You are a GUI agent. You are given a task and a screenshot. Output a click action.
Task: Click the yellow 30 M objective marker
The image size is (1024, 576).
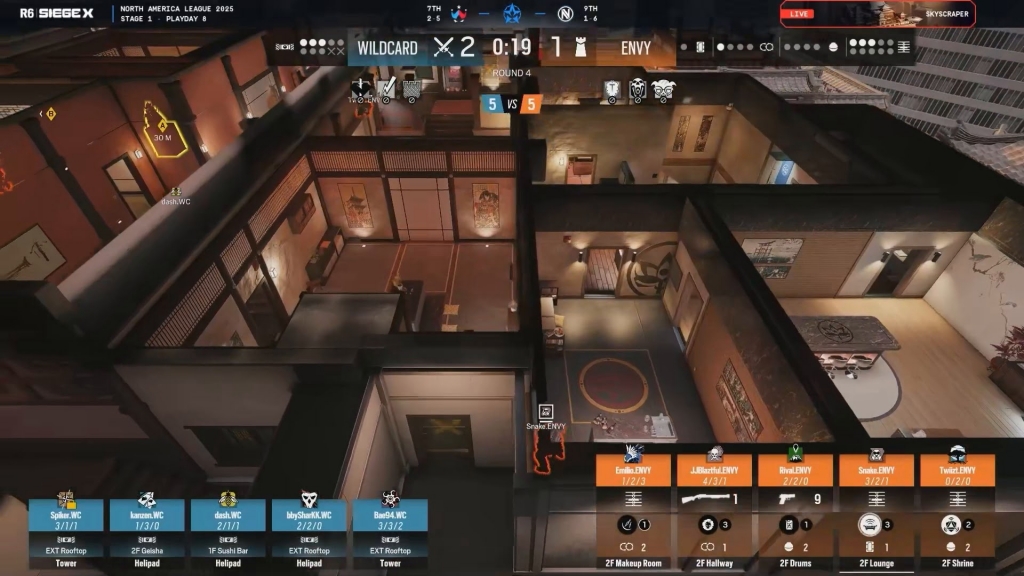pos(164,133)
